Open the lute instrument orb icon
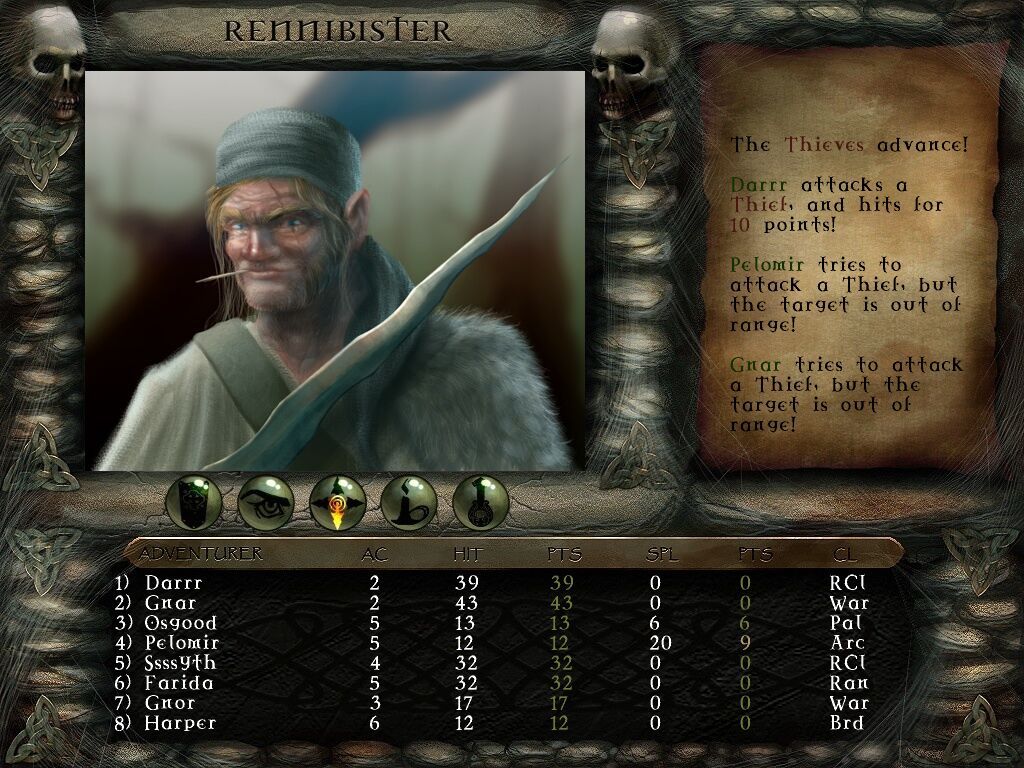1024x768 pixels. [481, 501]
